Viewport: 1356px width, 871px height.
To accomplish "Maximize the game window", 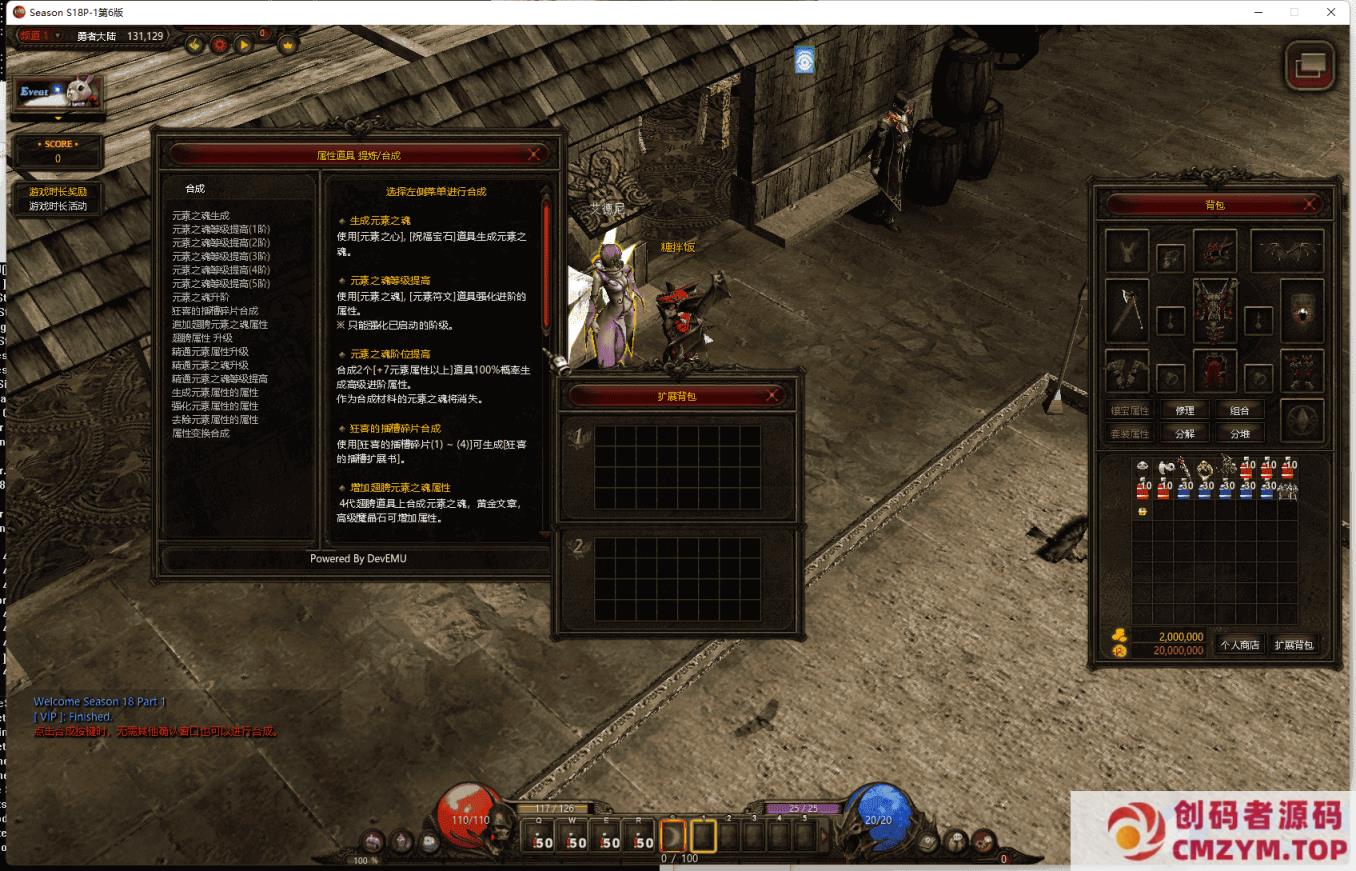I will pyautogui.click(x=1294, y=12).
